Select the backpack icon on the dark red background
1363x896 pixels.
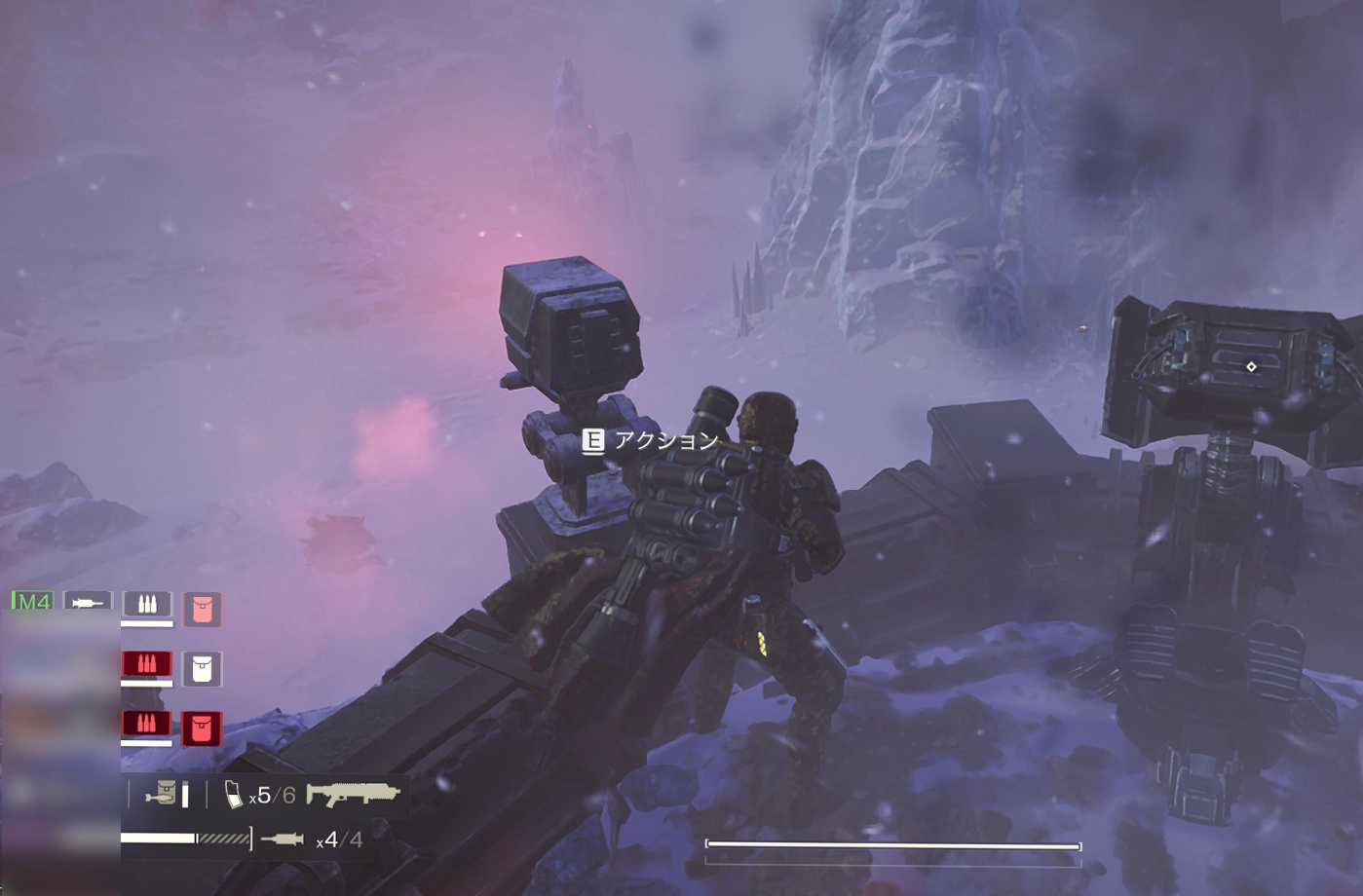(202, 728)
